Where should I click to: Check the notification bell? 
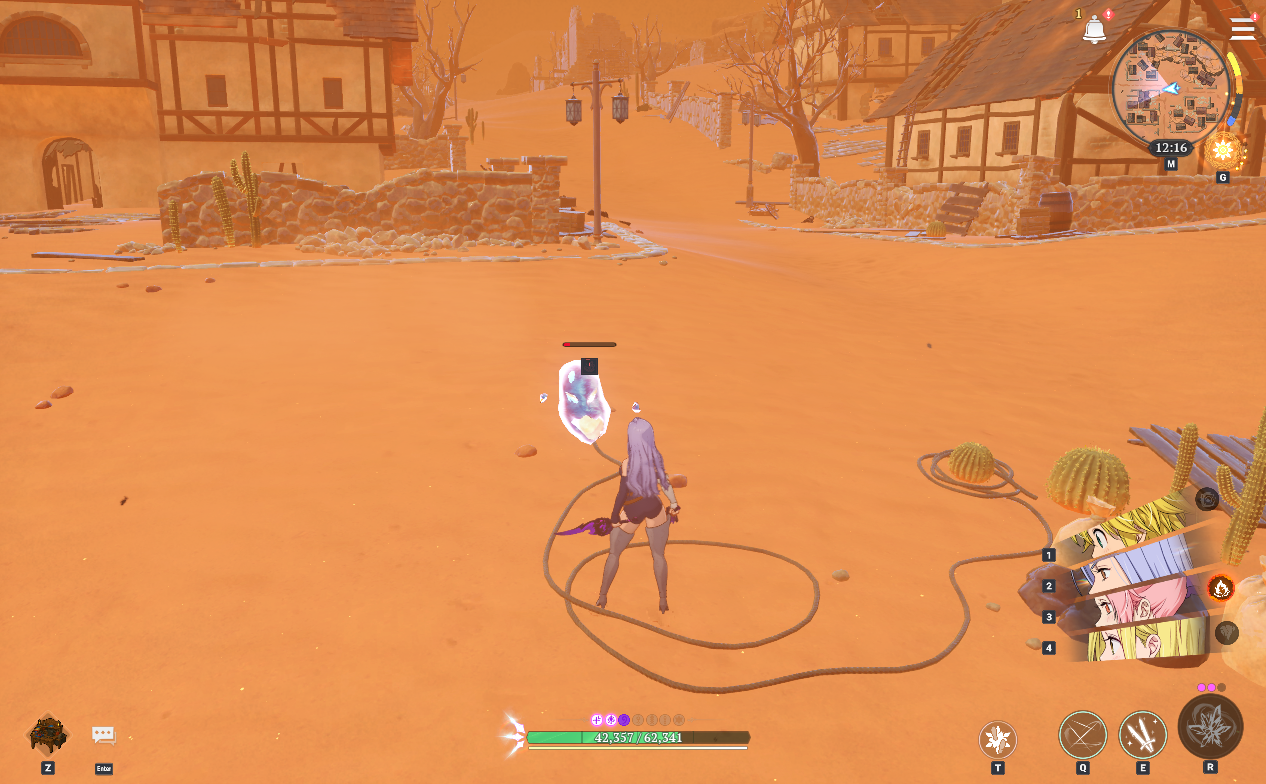coord(1094,31)
